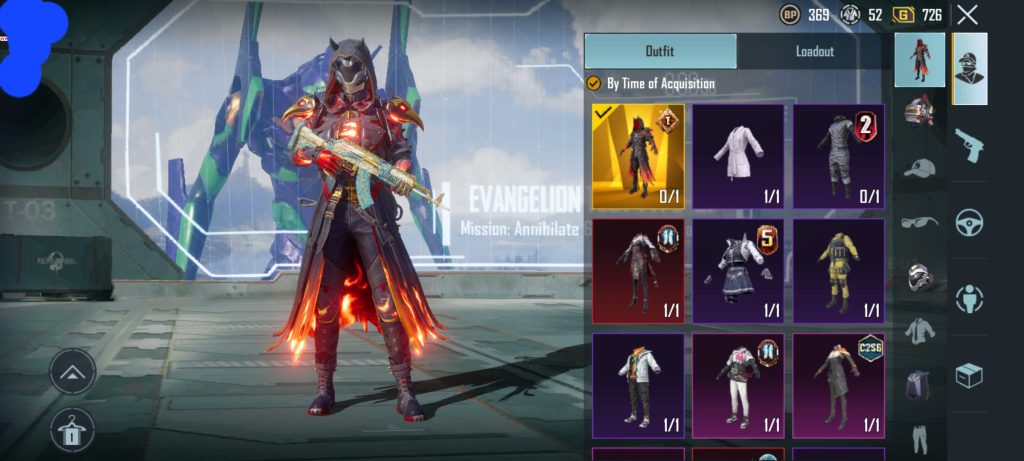Open the steering wheel vehicle skins section

(969, 222)
